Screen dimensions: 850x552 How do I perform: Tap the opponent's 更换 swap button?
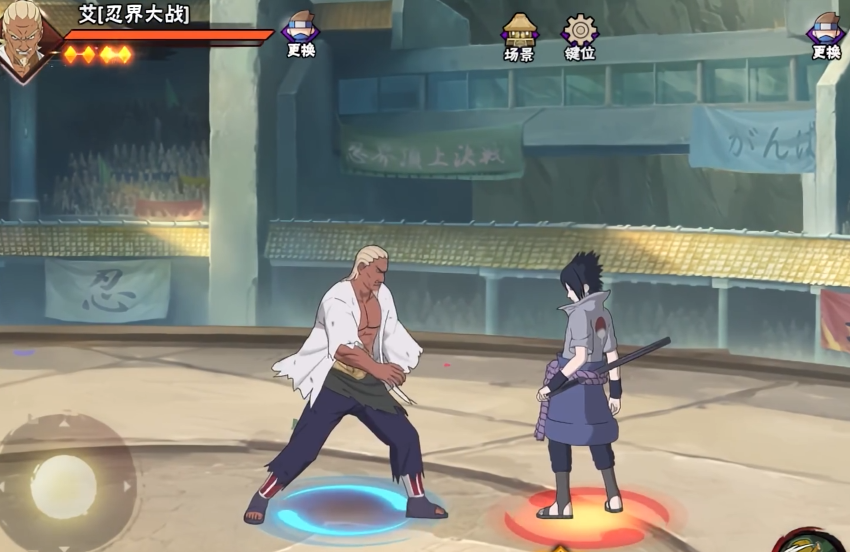tap(826, 36)
